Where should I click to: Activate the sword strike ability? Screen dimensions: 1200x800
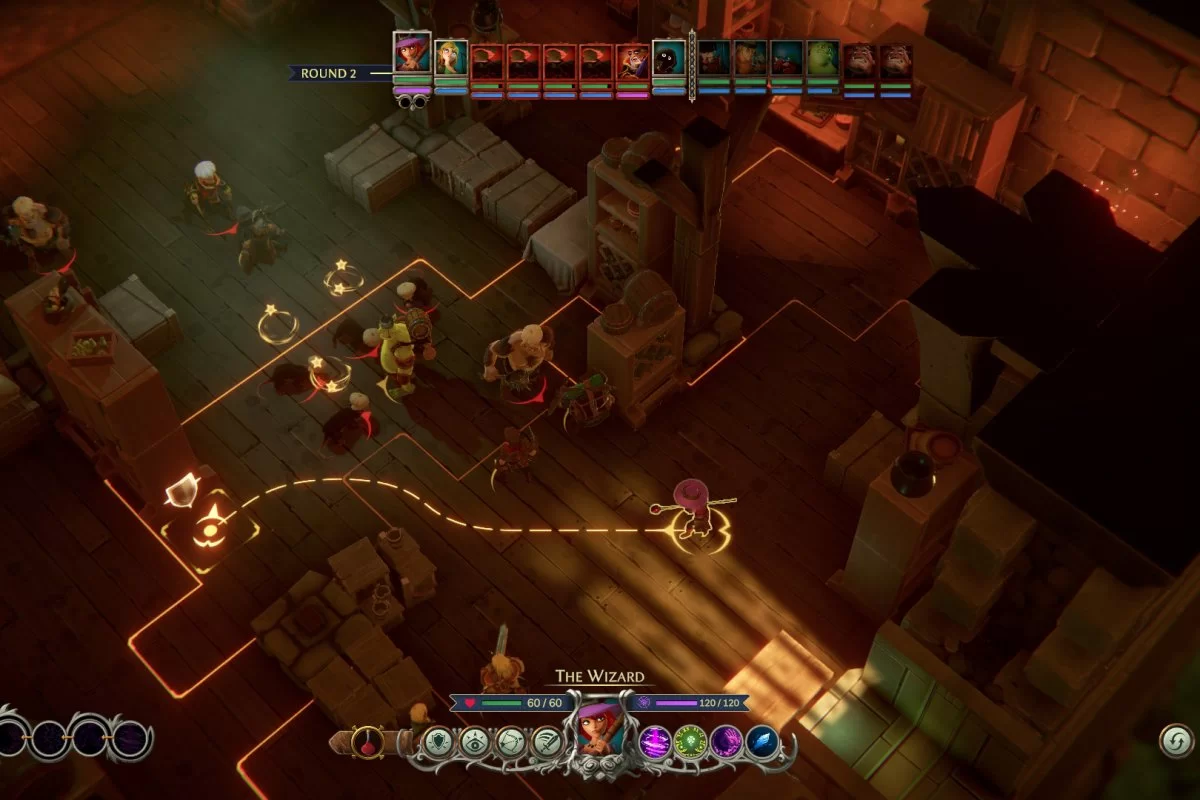(547, 742)
